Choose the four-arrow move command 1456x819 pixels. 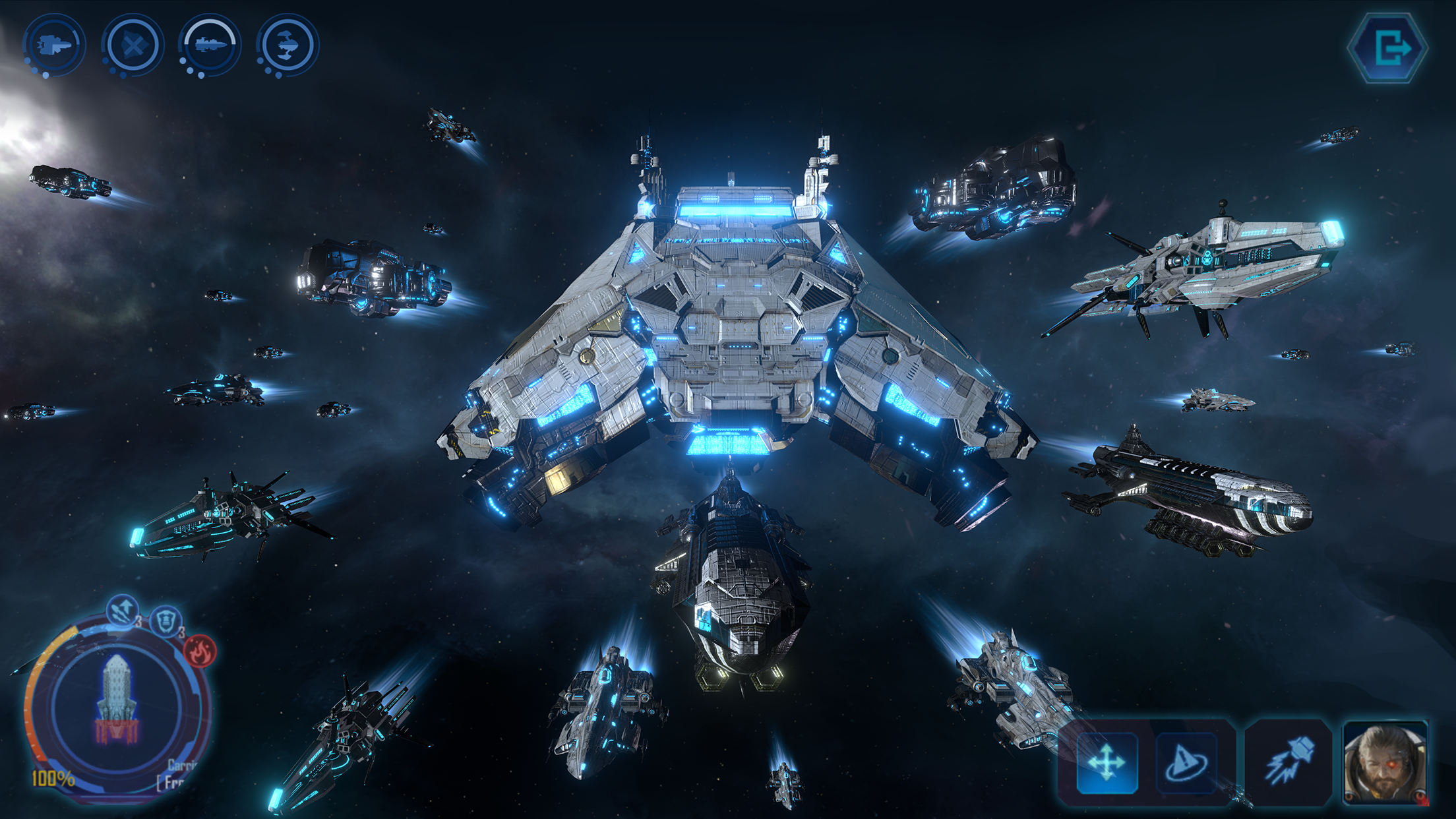(1107, 763)
